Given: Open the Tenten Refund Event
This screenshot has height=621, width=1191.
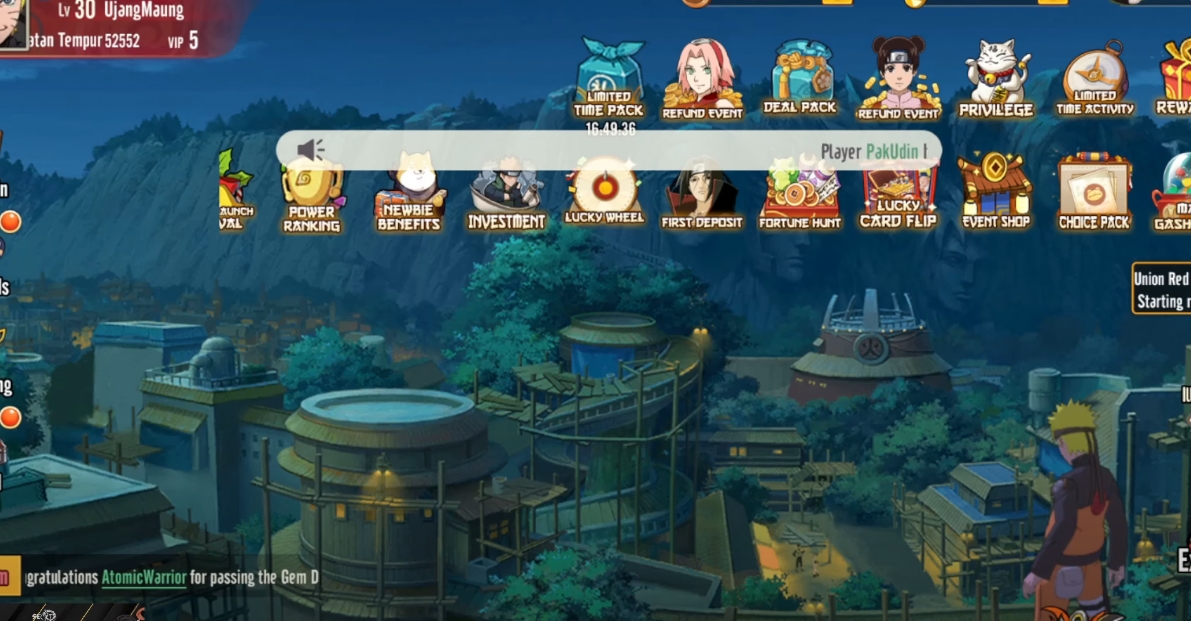Looking at the screenshot, I should 898,80.
